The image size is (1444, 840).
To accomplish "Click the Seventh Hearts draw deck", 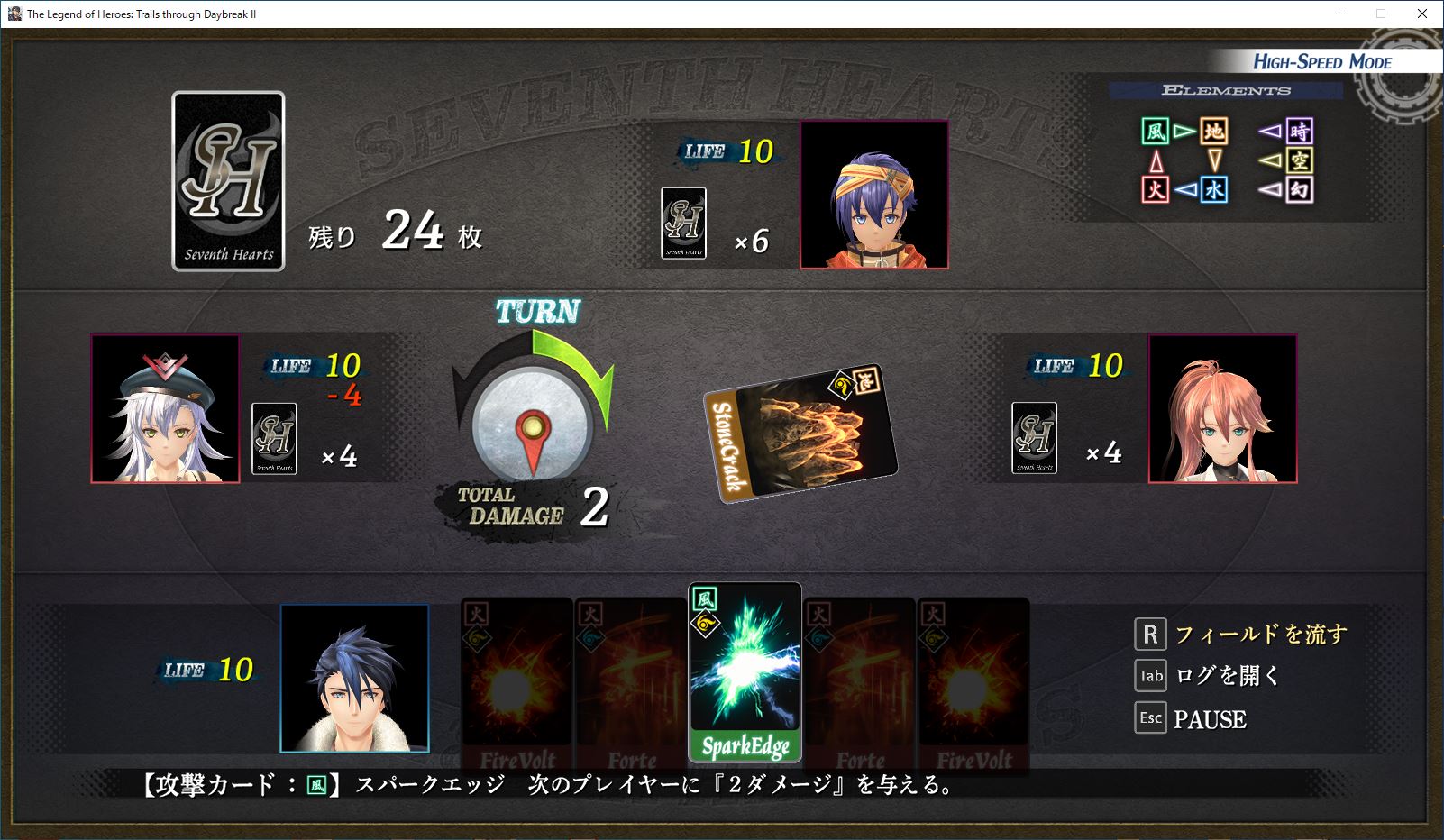I will [x=228, y=181].
